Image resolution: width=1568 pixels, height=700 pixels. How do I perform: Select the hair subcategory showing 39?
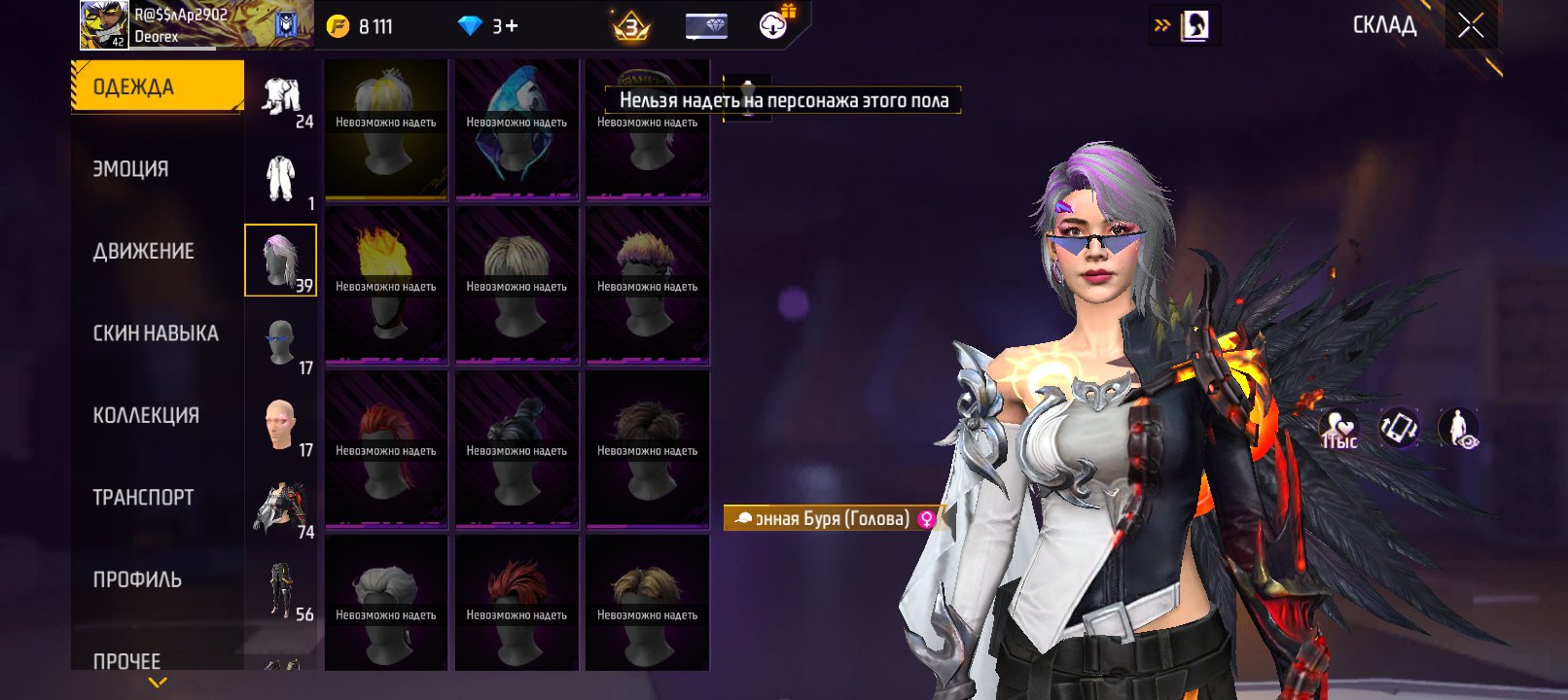pyautogui.click(x=280, y=261)
